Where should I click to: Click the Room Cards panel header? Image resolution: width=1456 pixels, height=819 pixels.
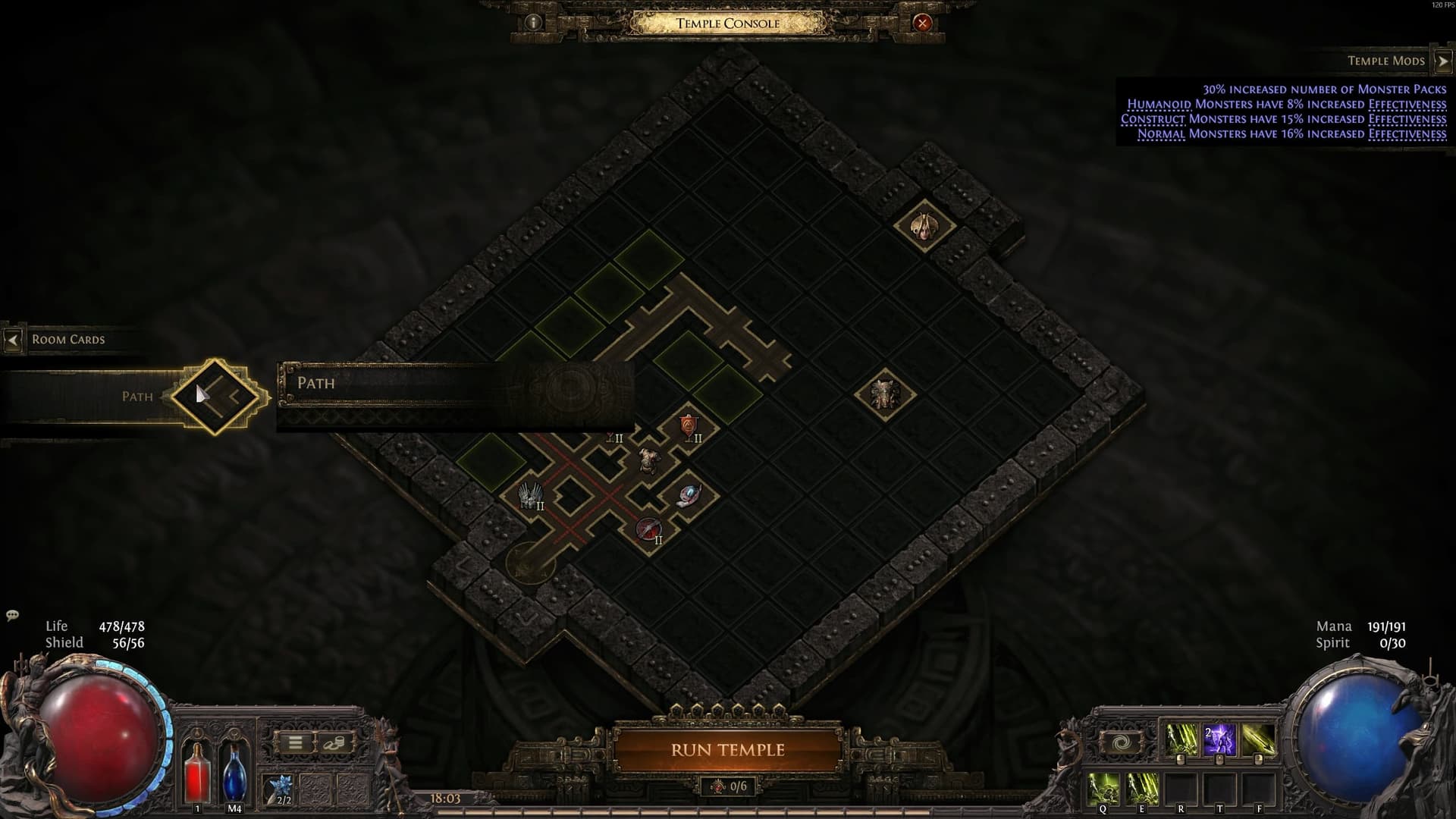[x=67, y=339]
